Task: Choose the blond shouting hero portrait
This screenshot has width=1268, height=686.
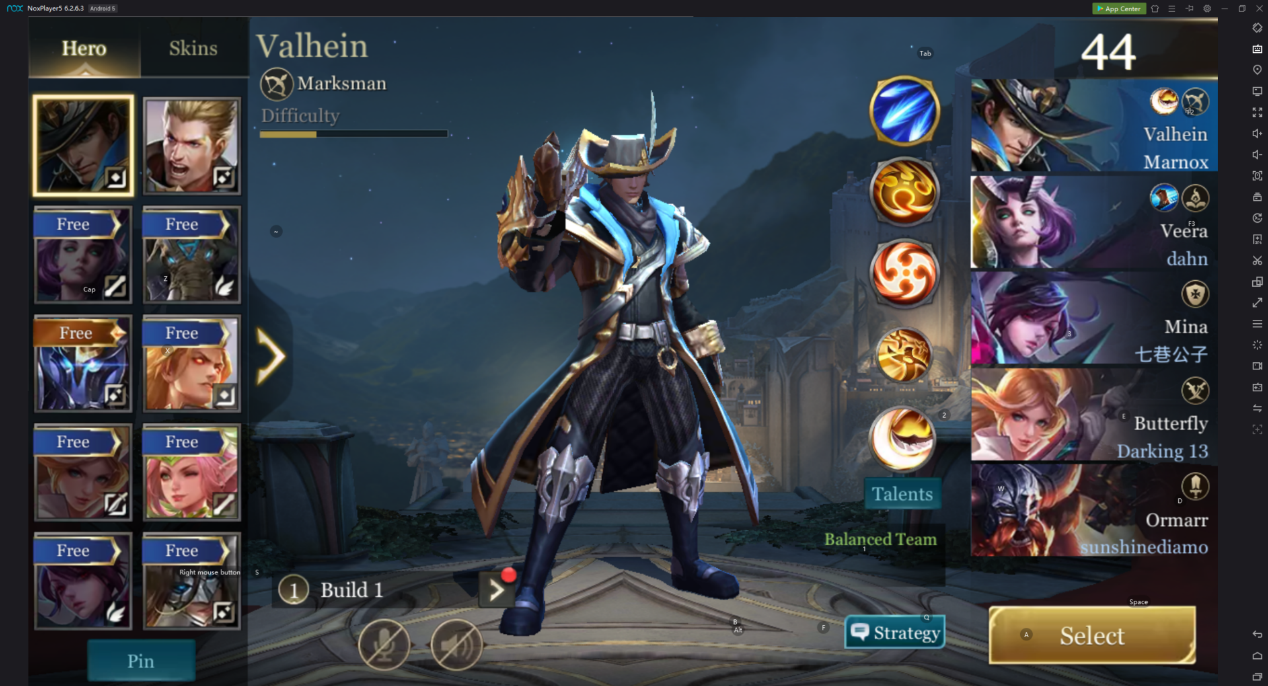Action: 191,146
